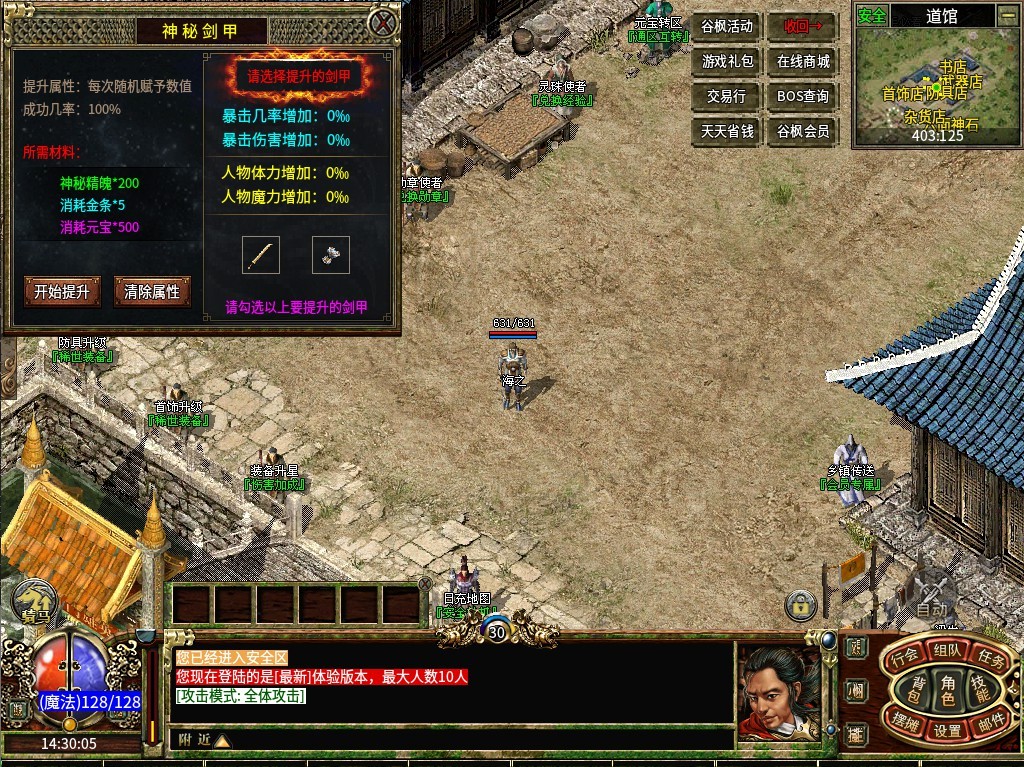Open the 天天省钱 button
1024x767 pixels.
point(727,132)
